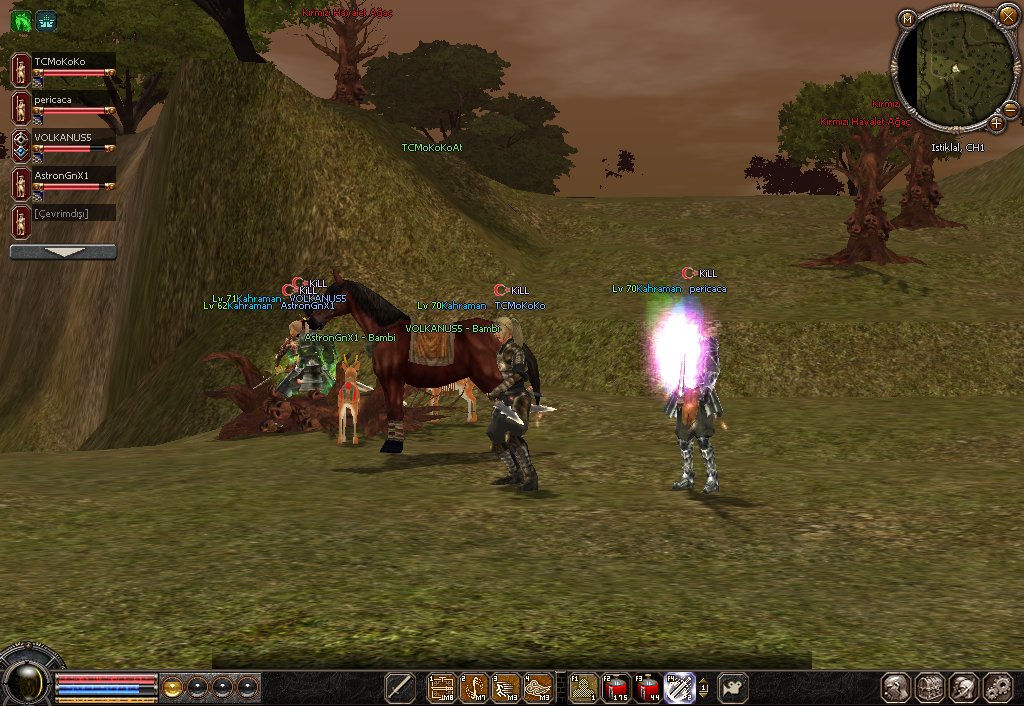Open system options gear icon
Viewport: 1024px width, 706px height.
tap(998, 688)
